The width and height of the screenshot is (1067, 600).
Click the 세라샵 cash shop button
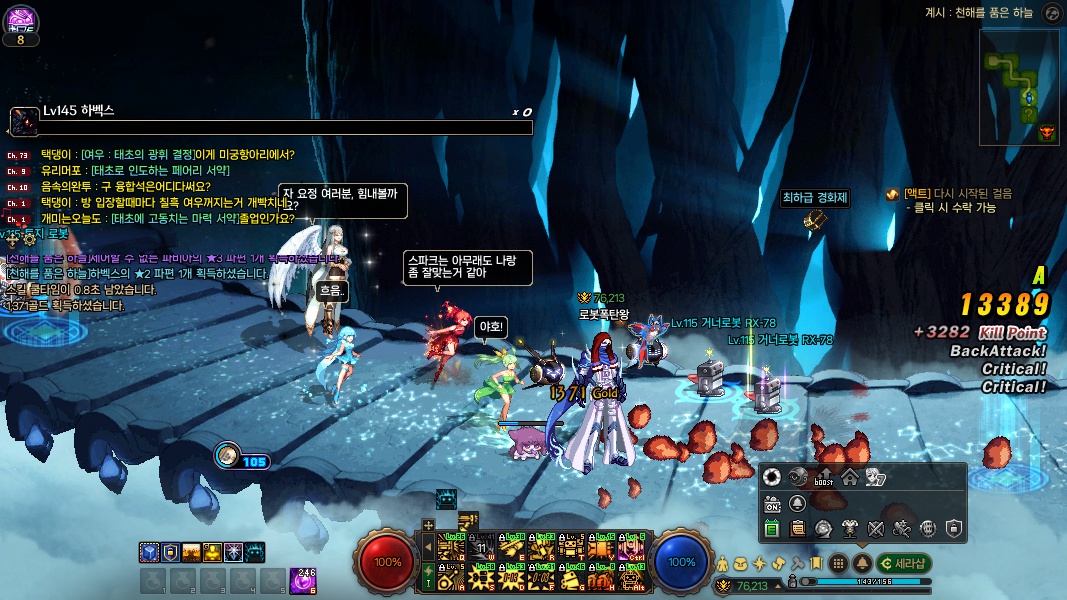pos(905,563)
